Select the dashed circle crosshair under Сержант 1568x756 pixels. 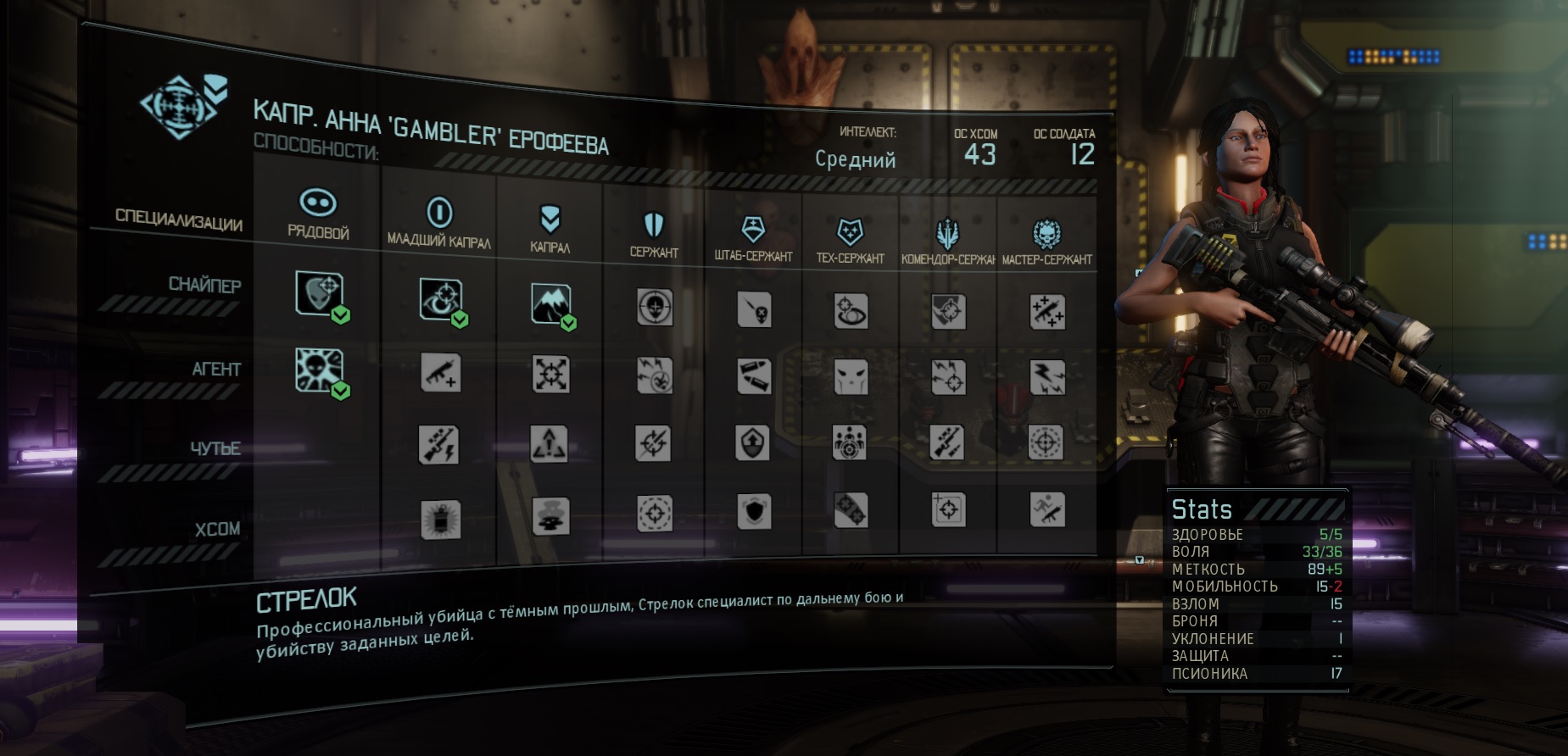pos(655,513)
